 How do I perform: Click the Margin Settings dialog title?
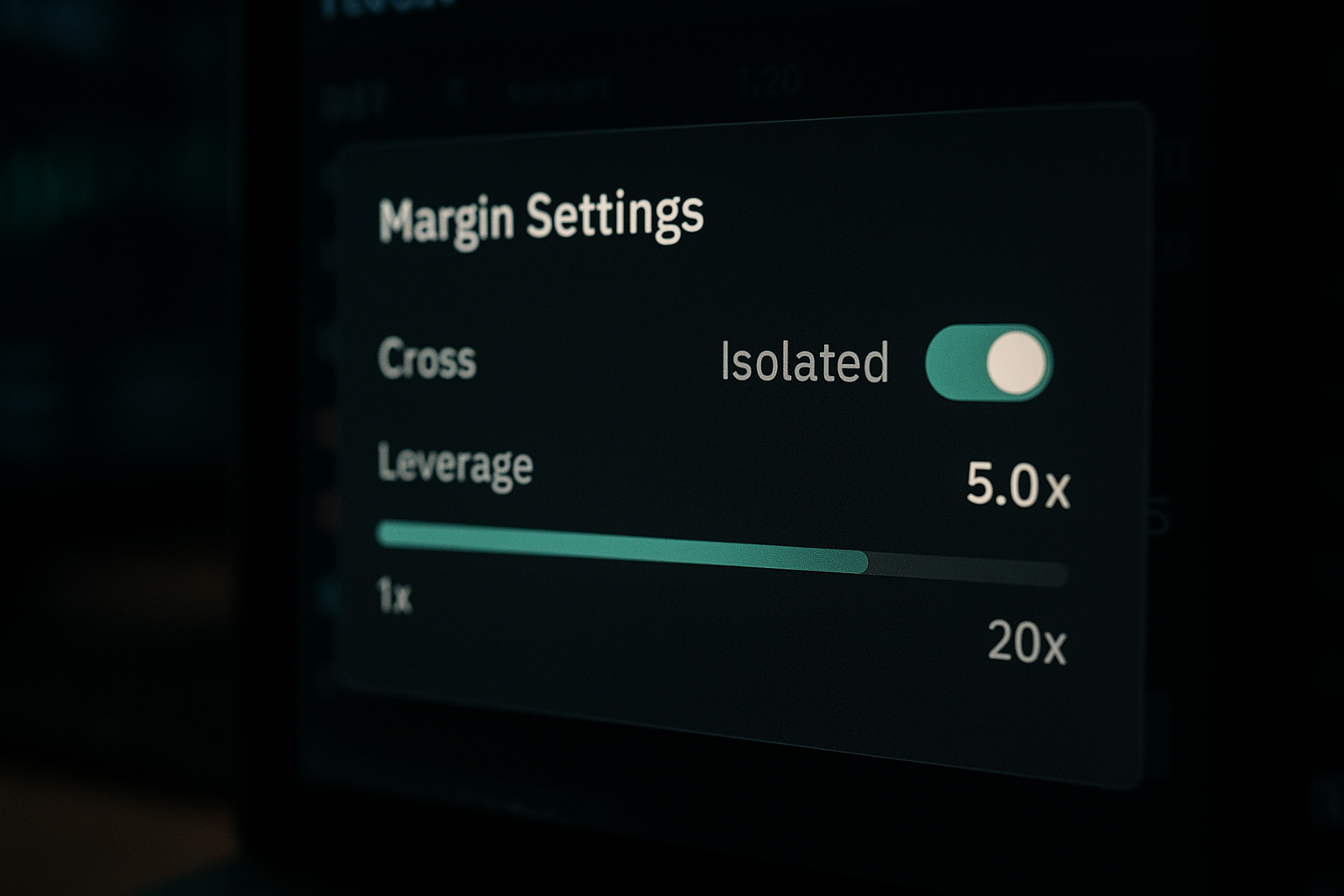(540, 216)
